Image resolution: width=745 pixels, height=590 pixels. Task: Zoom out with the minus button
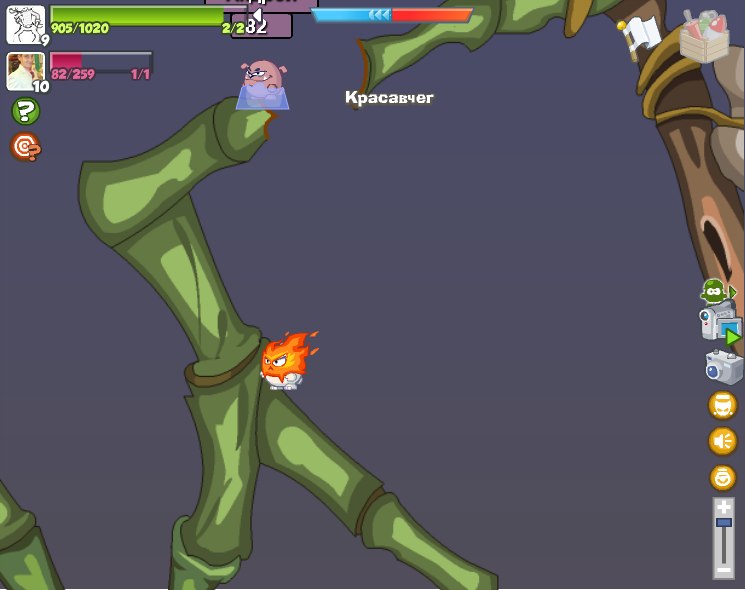(x=724, y=570)
